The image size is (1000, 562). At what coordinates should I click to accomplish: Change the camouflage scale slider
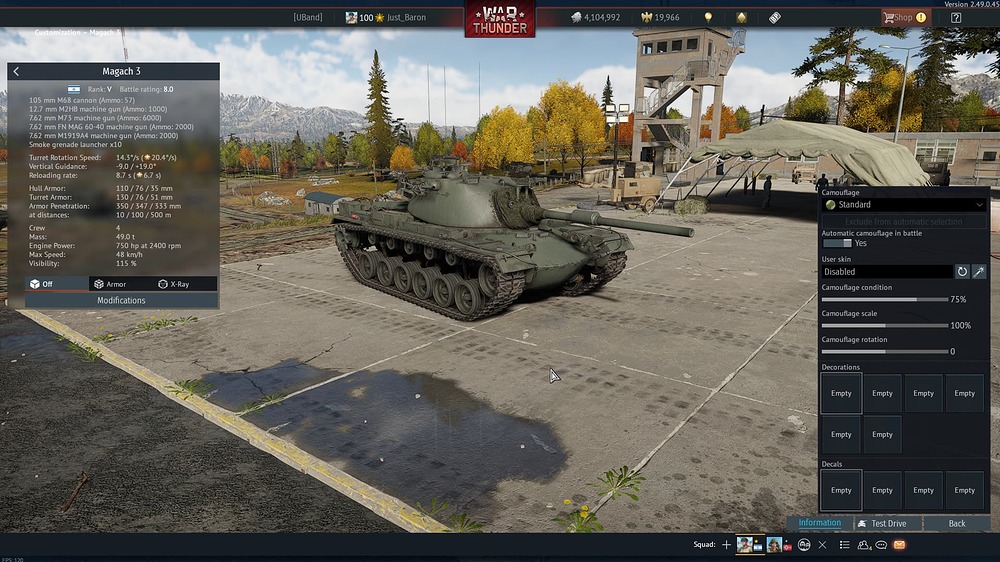coord(884,325)
